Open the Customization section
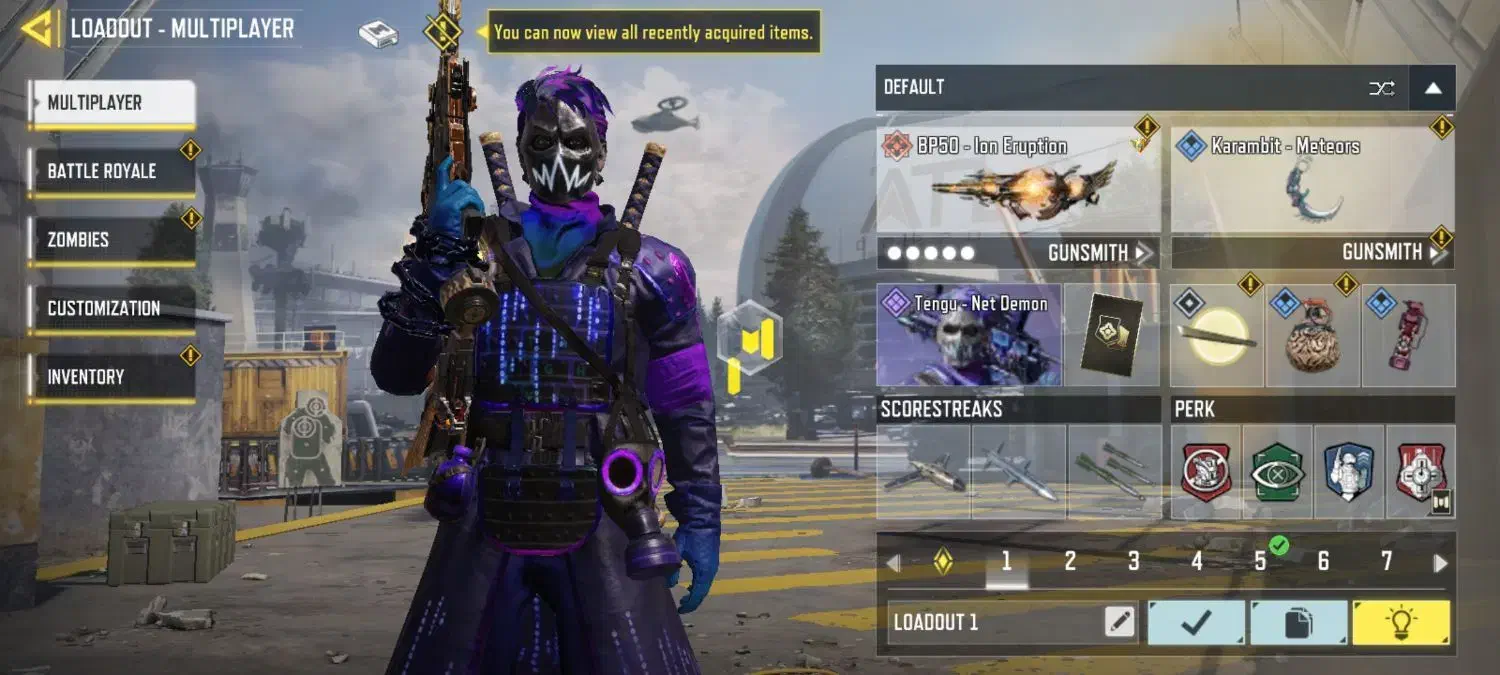The width and height of the screenshot is (1500, 675). [x=110, y=308]
